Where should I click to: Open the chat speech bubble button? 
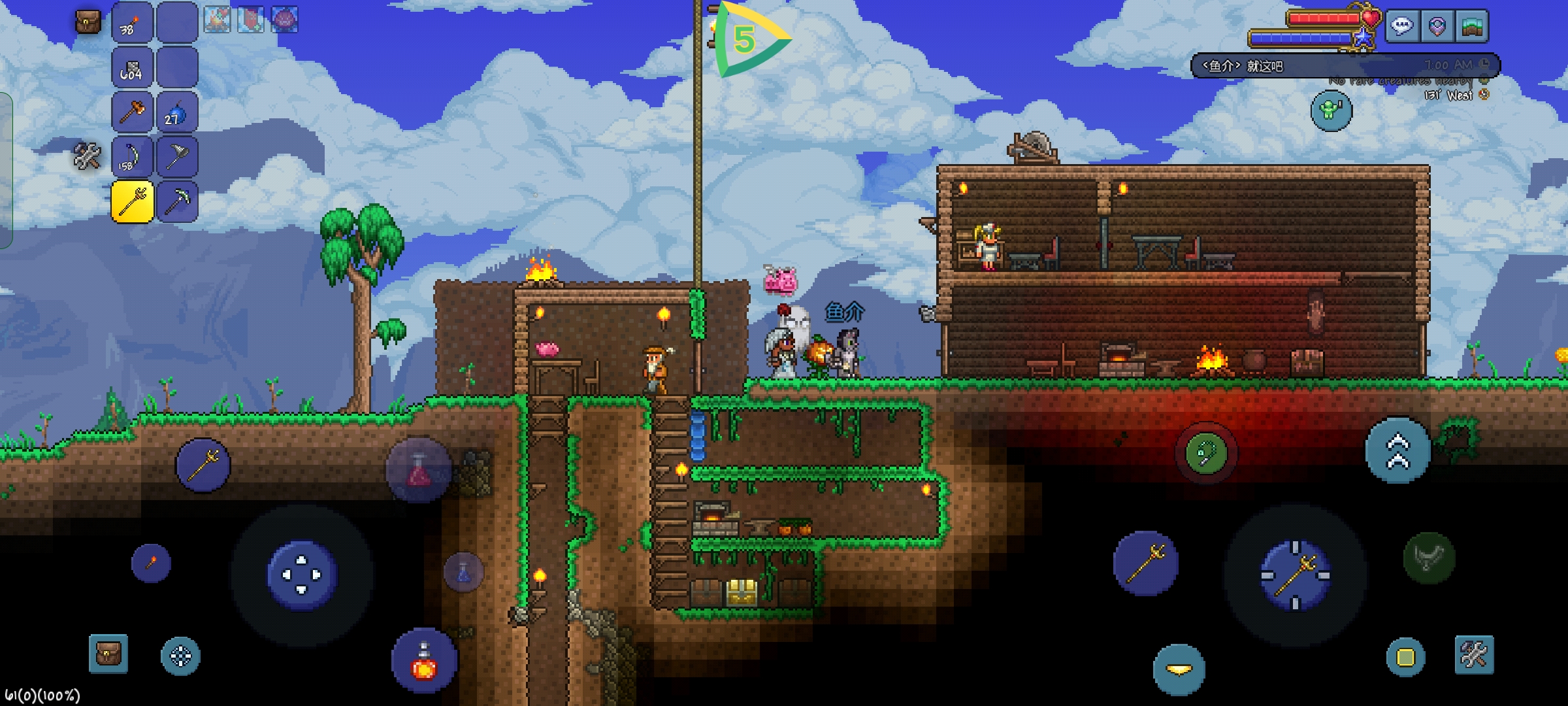(1402, 27)
